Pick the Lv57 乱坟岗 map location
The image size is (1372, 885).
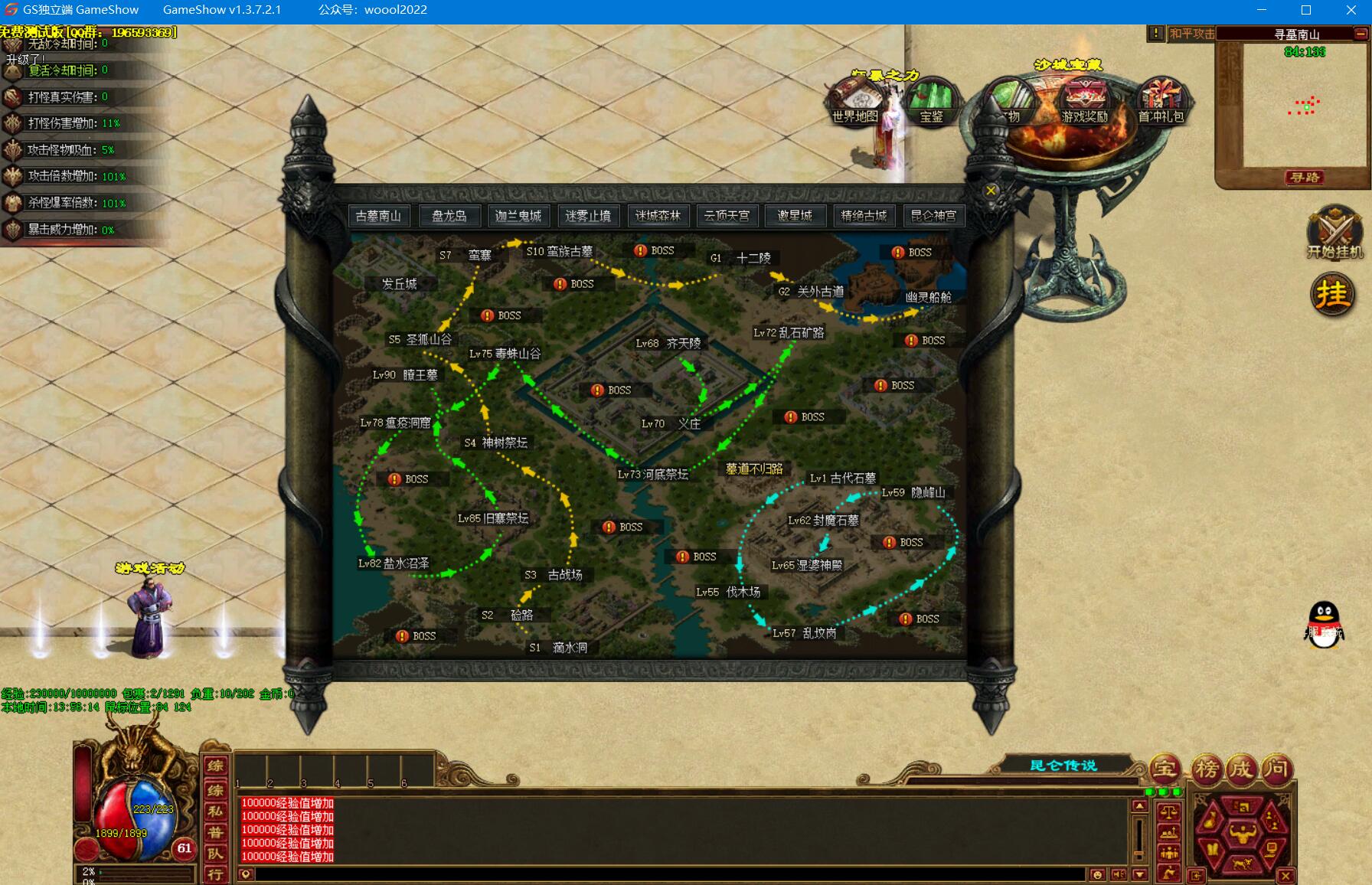pos(804,633)
